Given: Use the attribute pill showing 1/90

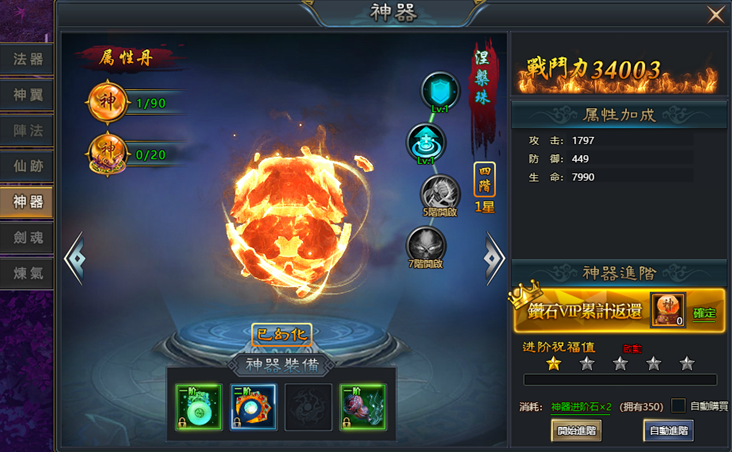Looking at the screenshot, I should click(107, 102).
